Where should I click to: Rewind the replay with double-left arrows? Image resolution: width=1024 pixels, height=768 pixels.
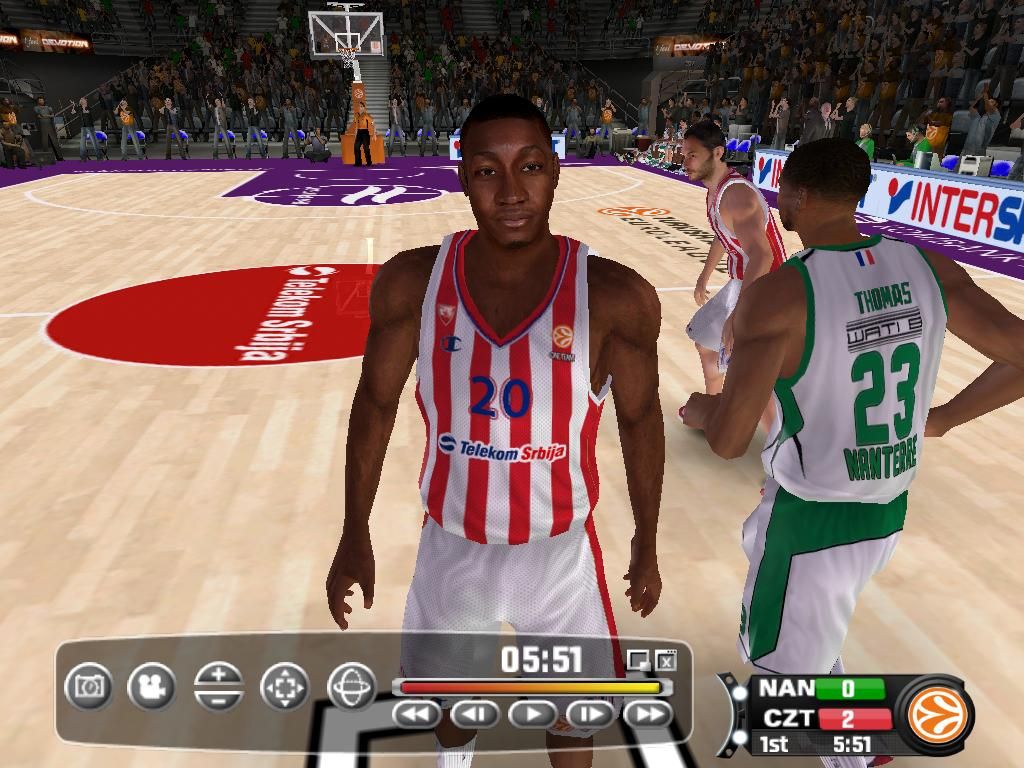click(417, 714)
